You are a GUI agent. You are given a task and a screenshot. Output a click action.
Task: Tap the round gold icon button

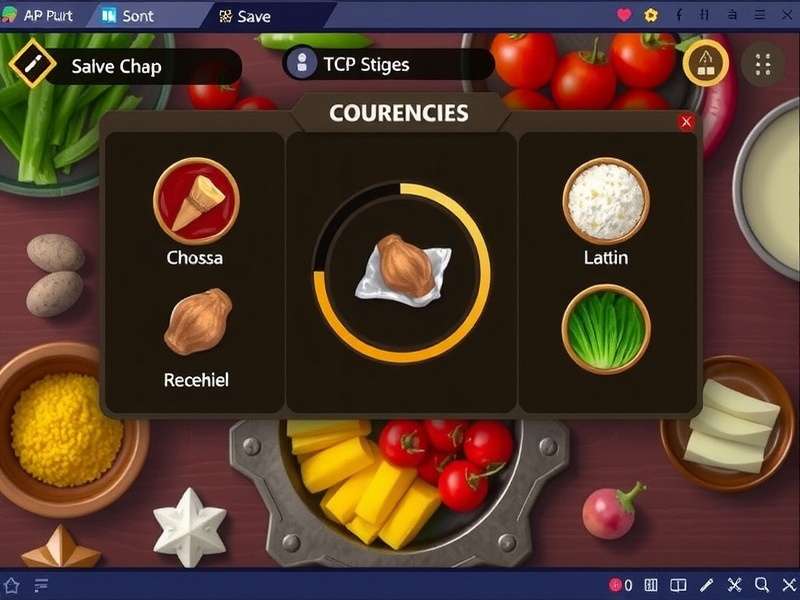pos(705,63)
